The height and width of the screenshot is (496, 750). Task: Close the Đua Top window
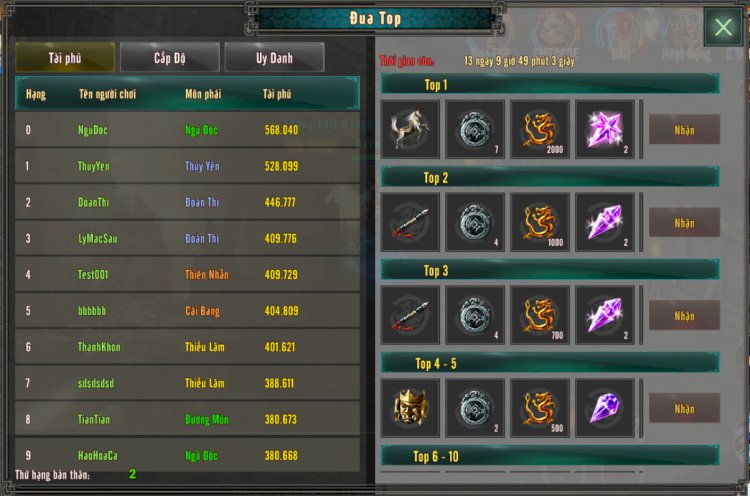[723, 28]
